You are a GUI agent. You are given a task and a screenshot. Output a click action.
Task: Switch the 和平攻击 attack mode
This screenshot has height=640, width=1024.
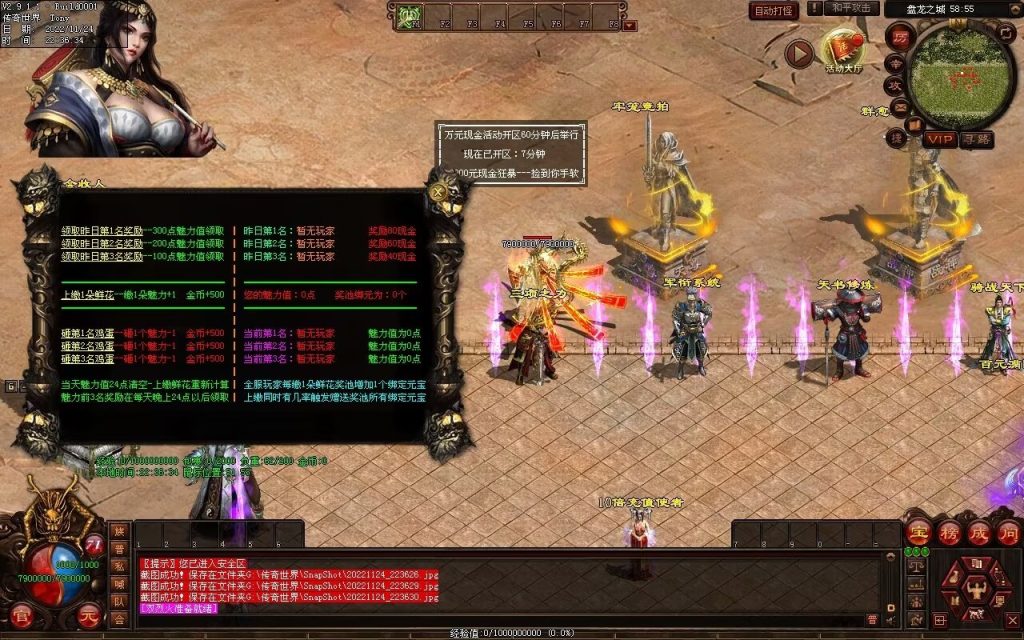coord(852,8)
